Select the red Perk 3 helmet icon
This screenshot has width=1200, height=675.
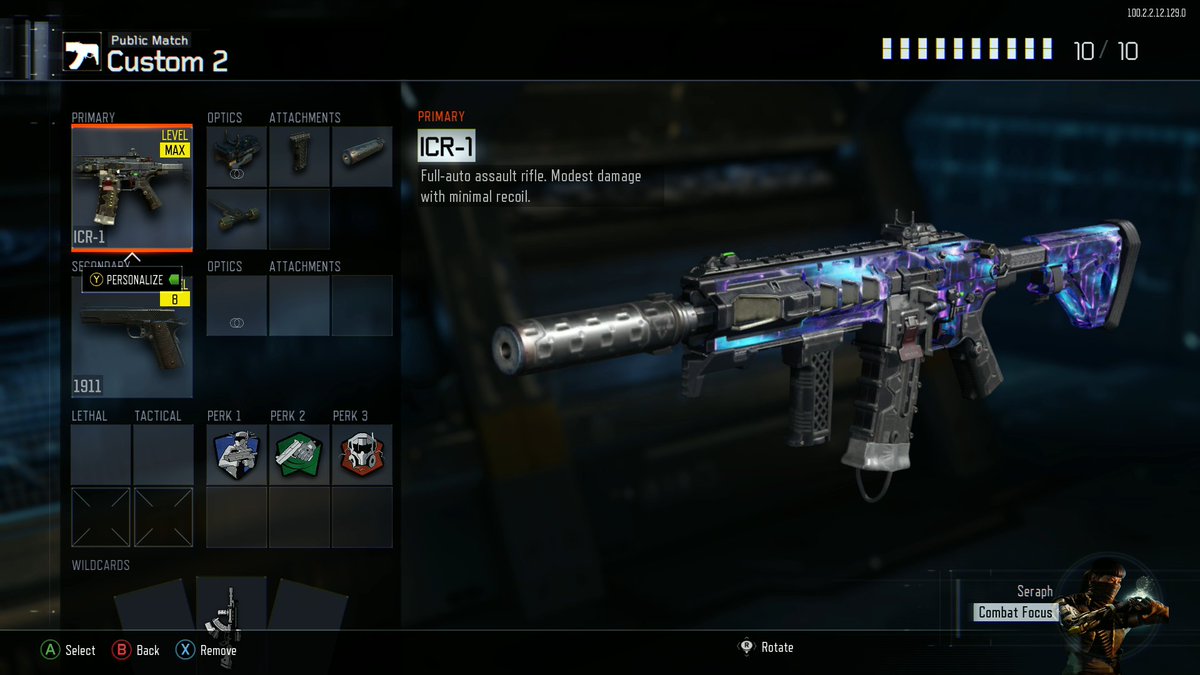click(361, 455)
